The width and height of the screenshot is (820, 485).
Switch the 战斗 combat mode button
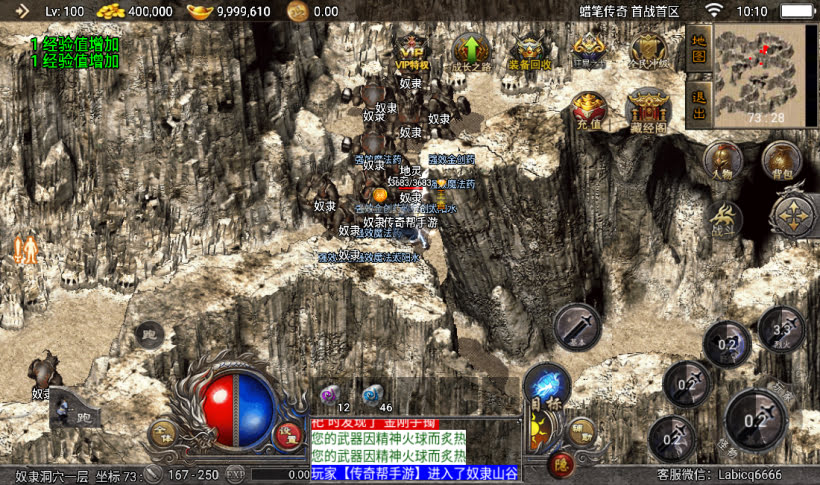(x=722, y=216)
